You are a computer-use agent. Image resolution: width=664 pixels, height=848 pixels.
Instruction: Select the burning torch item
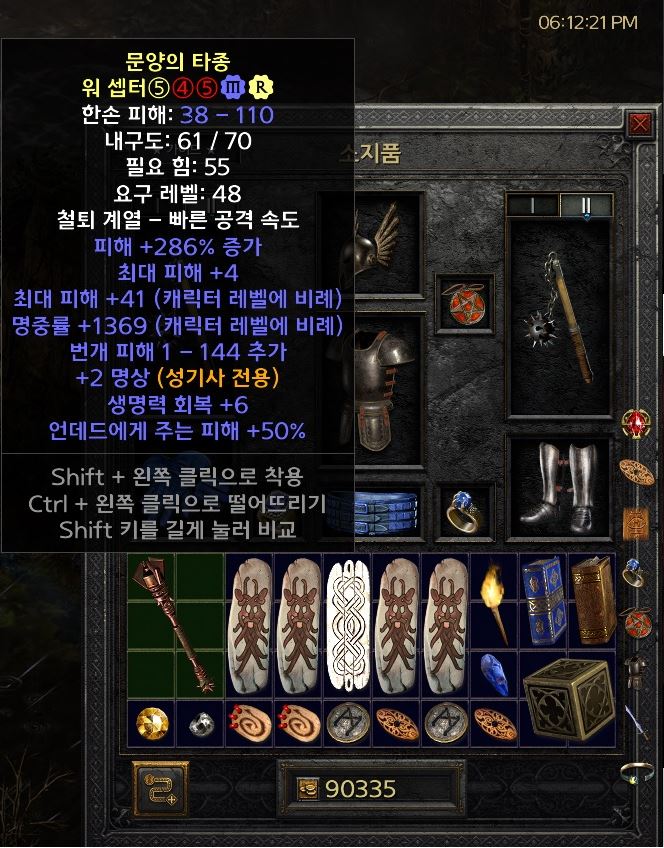pyautogui.click(x=496, y=602)
